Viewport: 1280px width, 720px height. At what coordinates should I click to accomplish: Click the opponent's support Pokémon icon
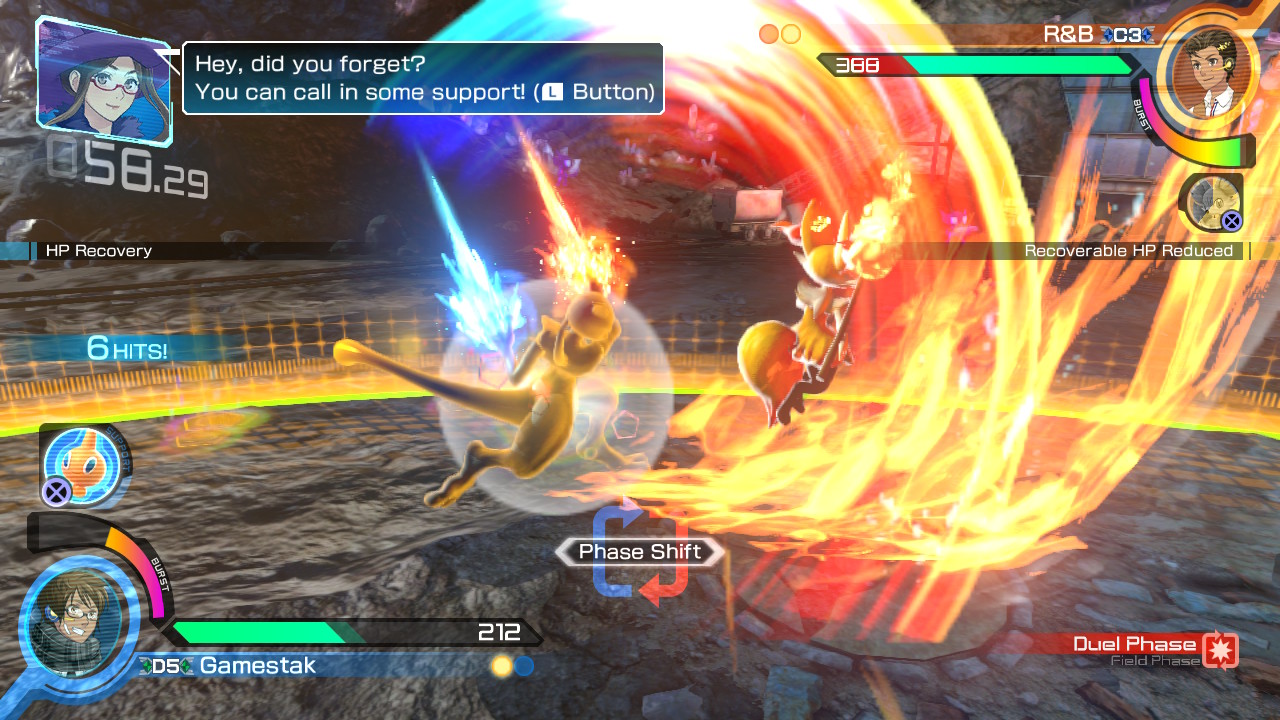click(x=1211, y=202)
